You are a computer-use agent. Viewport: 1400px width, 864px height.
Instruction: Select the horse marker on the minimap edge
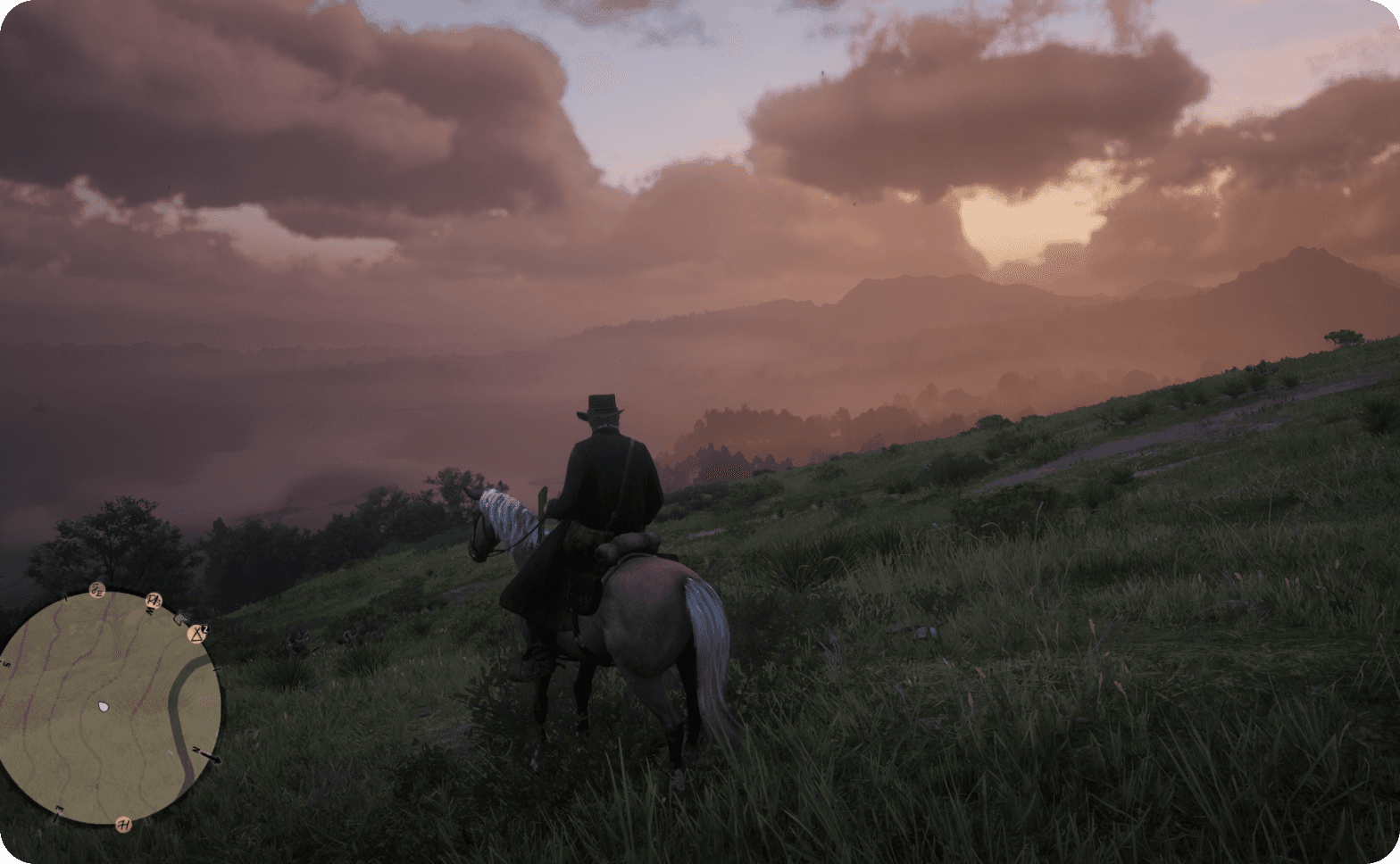click(181, 617)
